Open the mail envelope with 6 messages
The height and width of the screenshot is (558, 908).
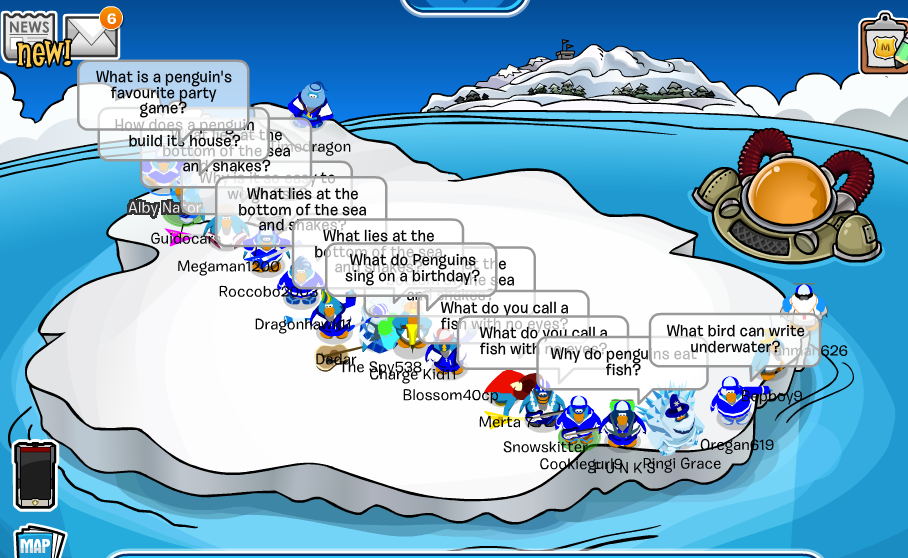click(93, 38)
